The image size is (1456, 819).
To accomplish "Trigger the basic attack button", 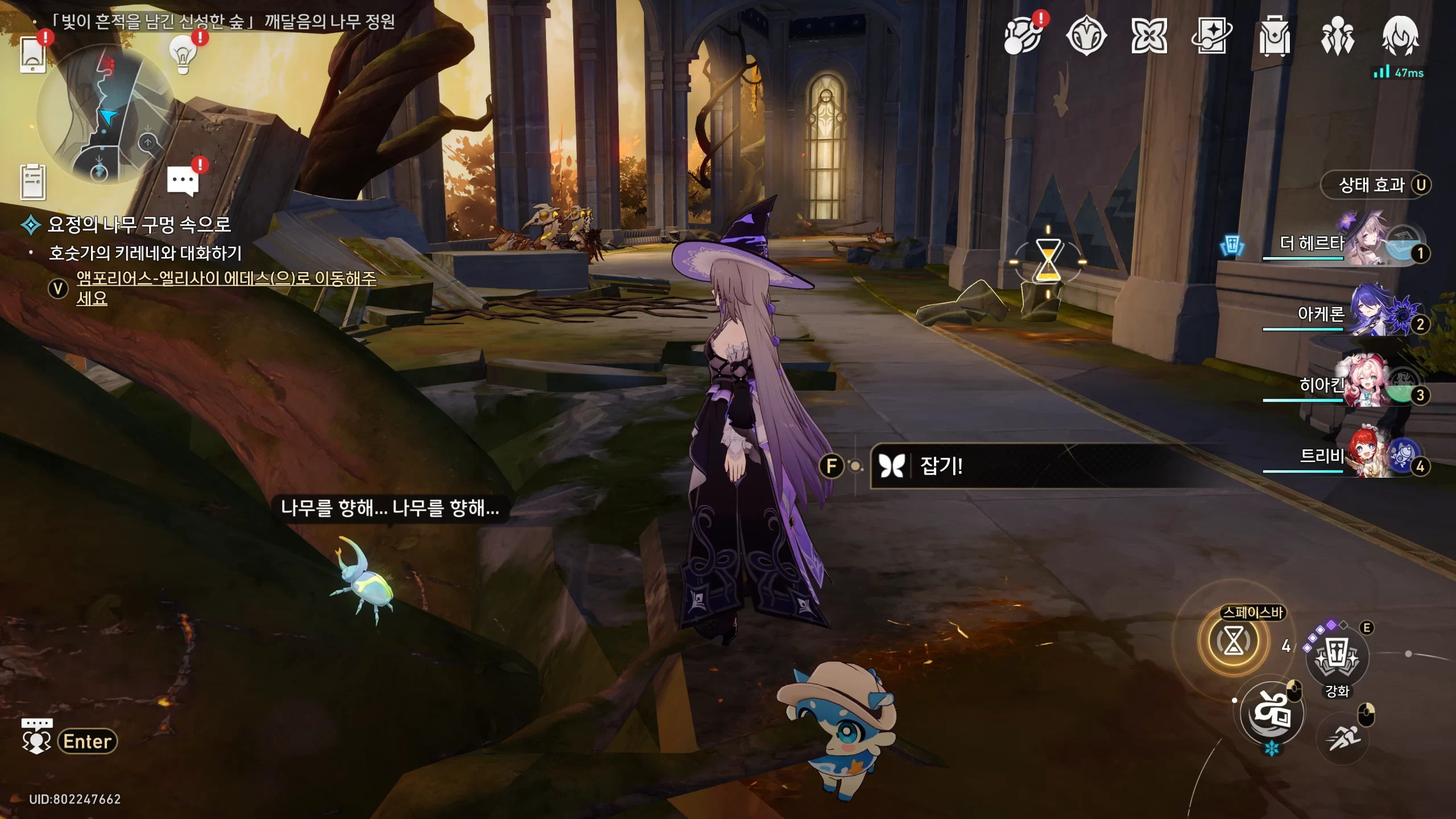I will [1272, 712].
